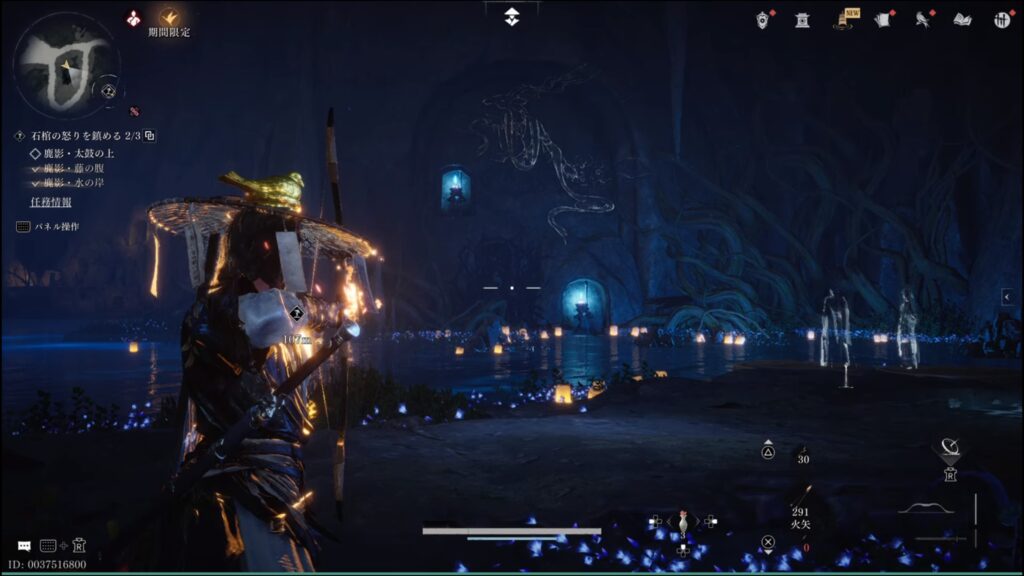Open the ship icon marked NEW
Image resolution: width=1024 pixels, height=576 pixels.
843,20
